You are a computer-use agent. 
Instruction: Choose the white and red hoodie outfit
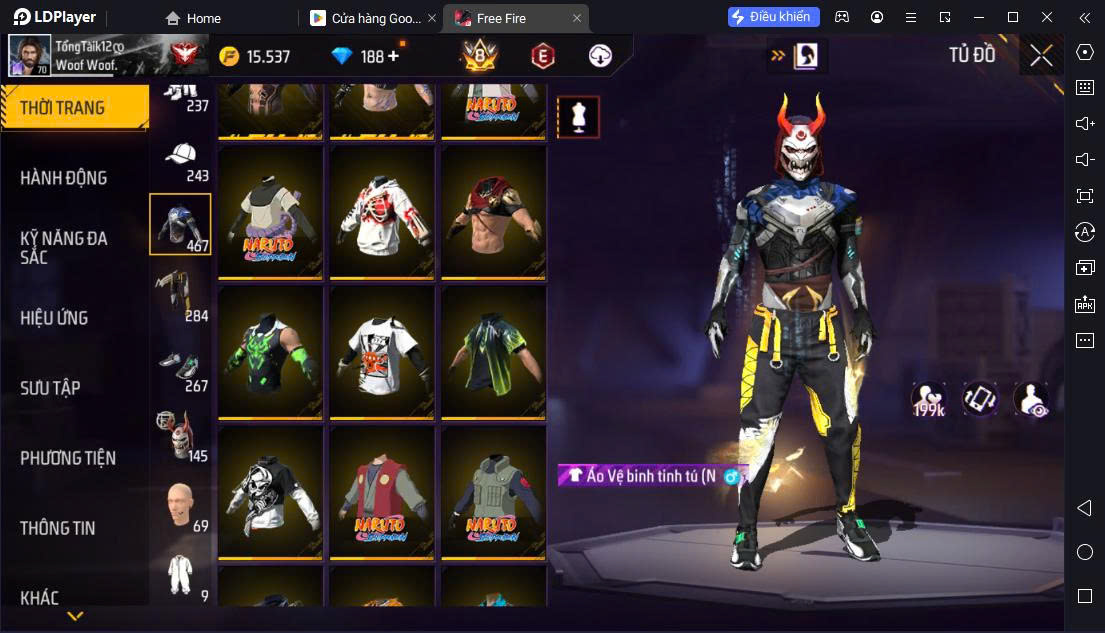[x=382, y=213]
